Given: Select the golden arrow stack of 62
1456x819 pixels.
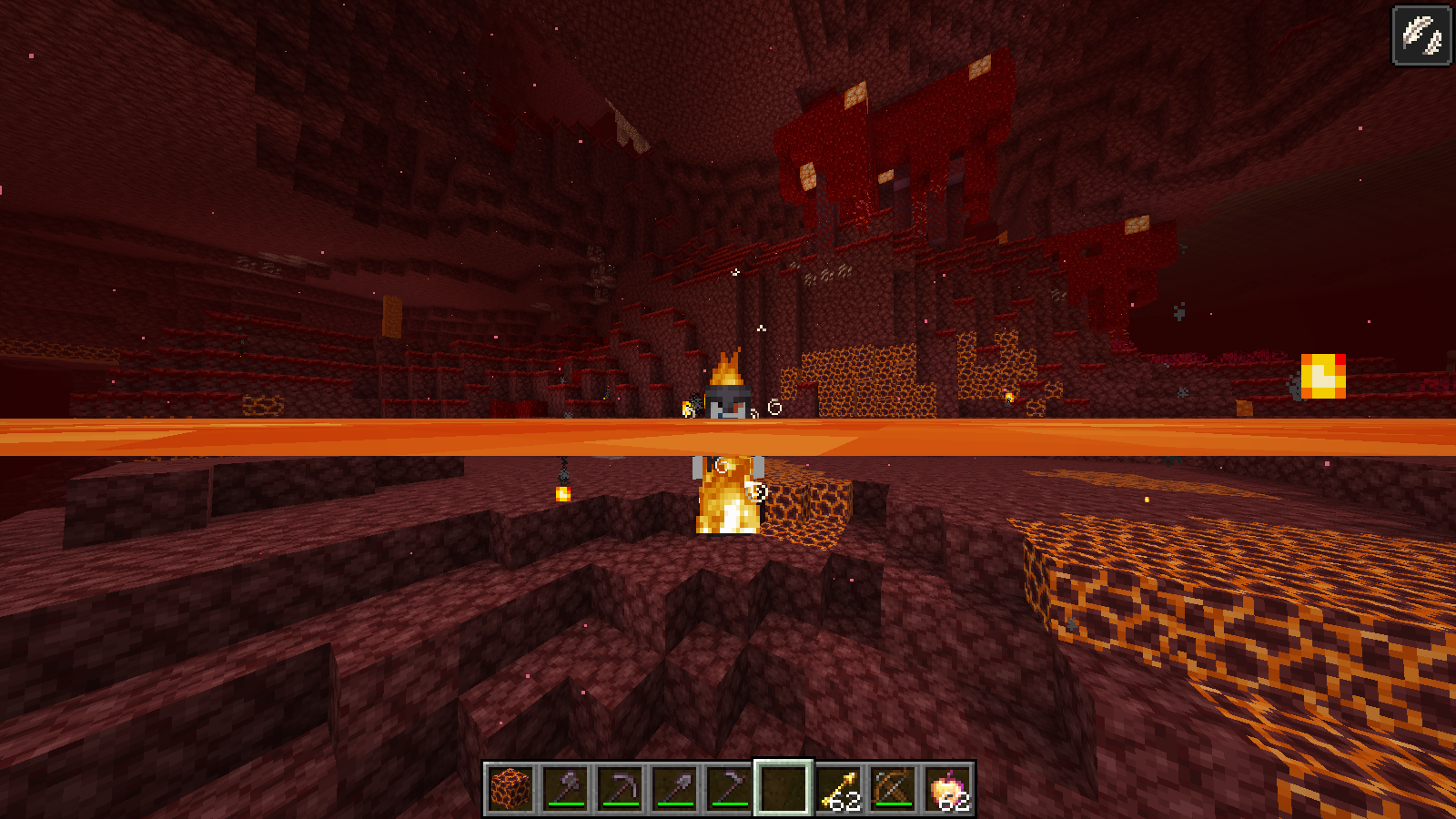Looking at the screenshot, I should (838, 788).
